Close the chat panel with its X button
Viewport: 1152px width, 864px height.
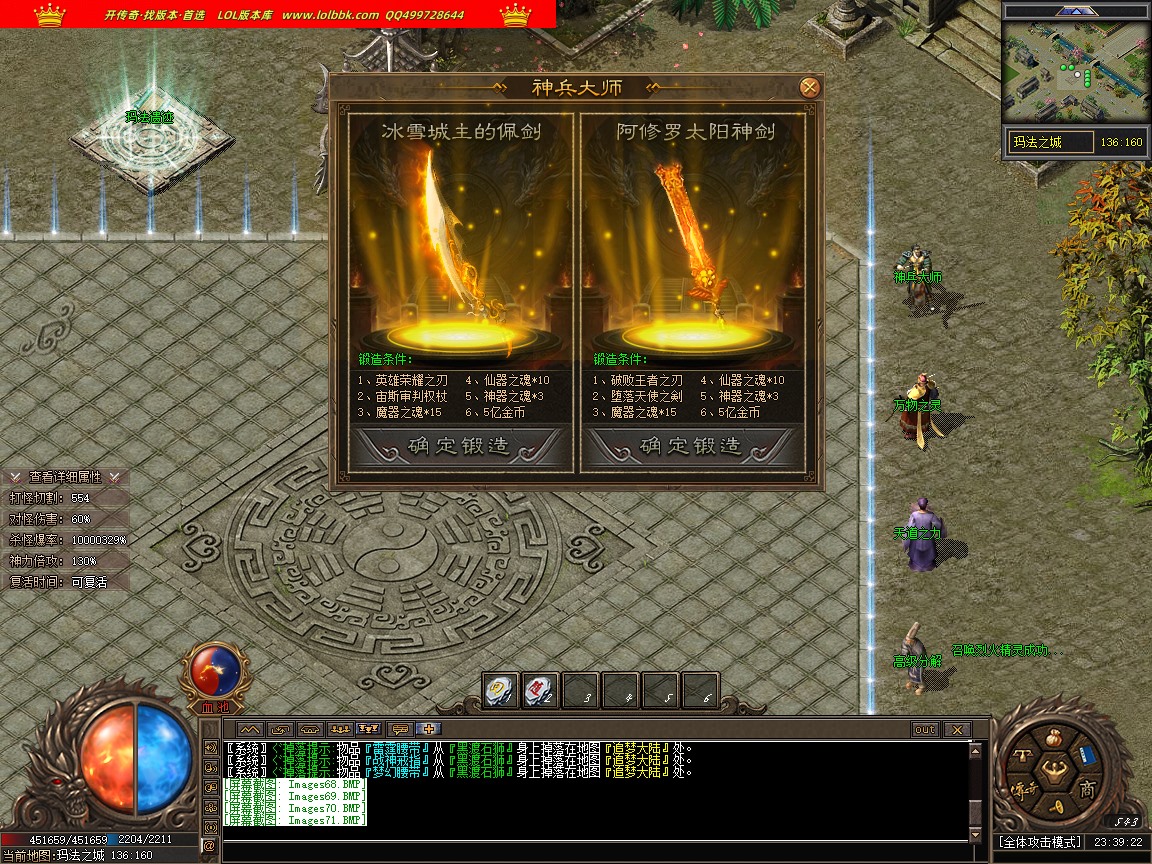click(957, 729)
